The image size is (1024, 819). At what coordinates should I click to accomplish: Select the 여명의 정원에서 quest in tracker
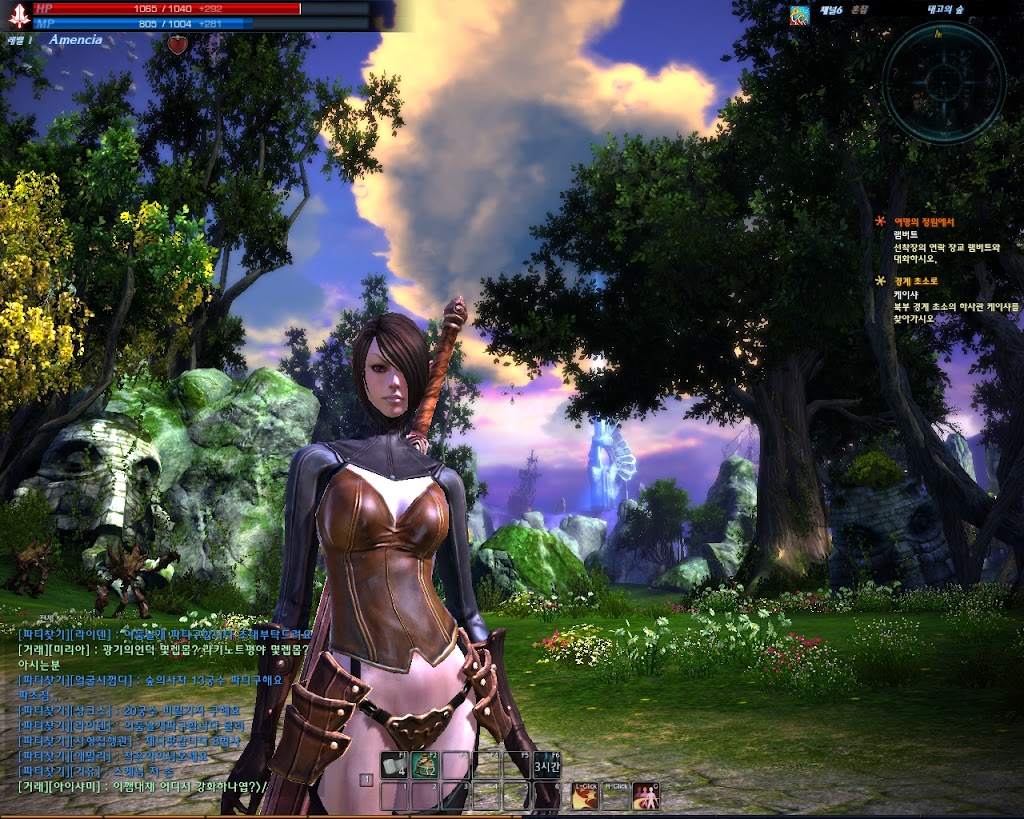[x=924, y=222]
